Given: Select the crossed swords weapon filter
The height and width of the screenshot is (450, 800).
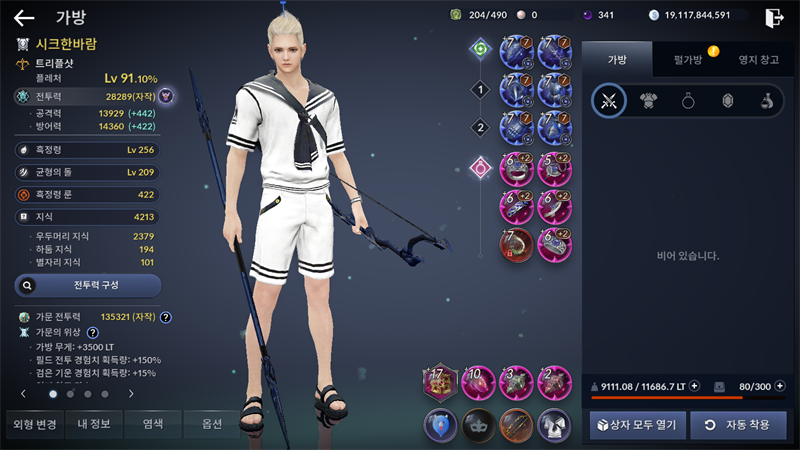Looking at the screenshot, I should click(x=608, y=101).
